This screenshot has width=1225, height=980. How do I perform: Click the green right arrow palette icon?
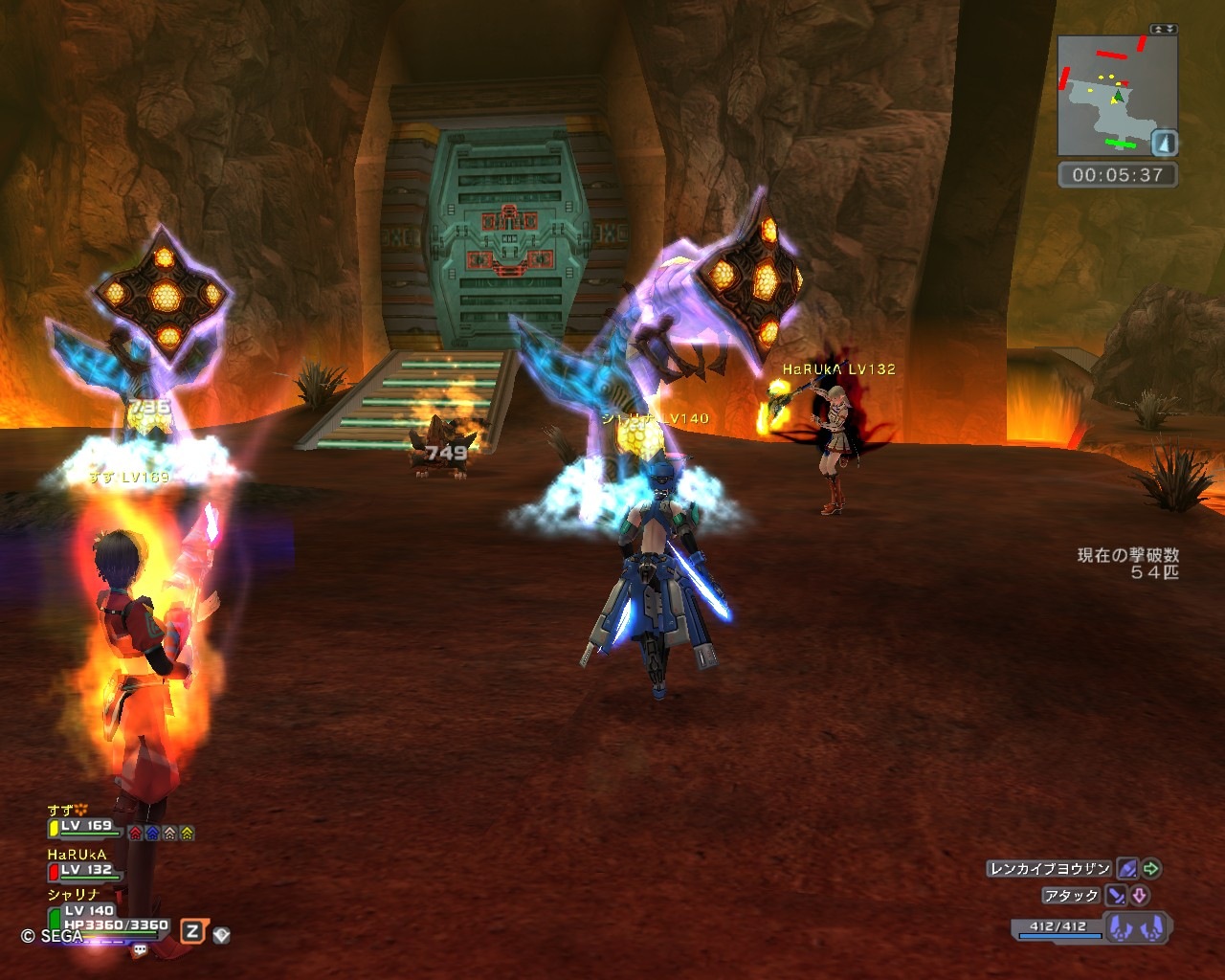click(1151, 869)
